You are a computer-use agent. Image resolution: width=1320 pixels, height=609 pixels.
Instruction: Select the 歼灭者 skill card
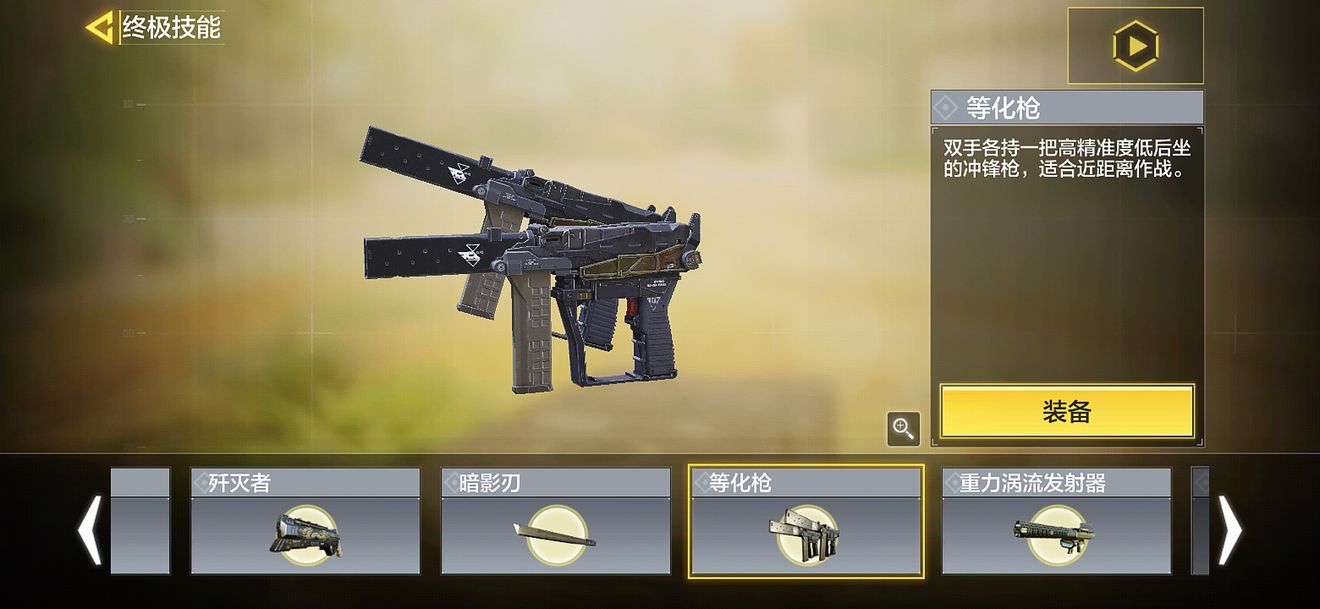click(x=305, y=521)
